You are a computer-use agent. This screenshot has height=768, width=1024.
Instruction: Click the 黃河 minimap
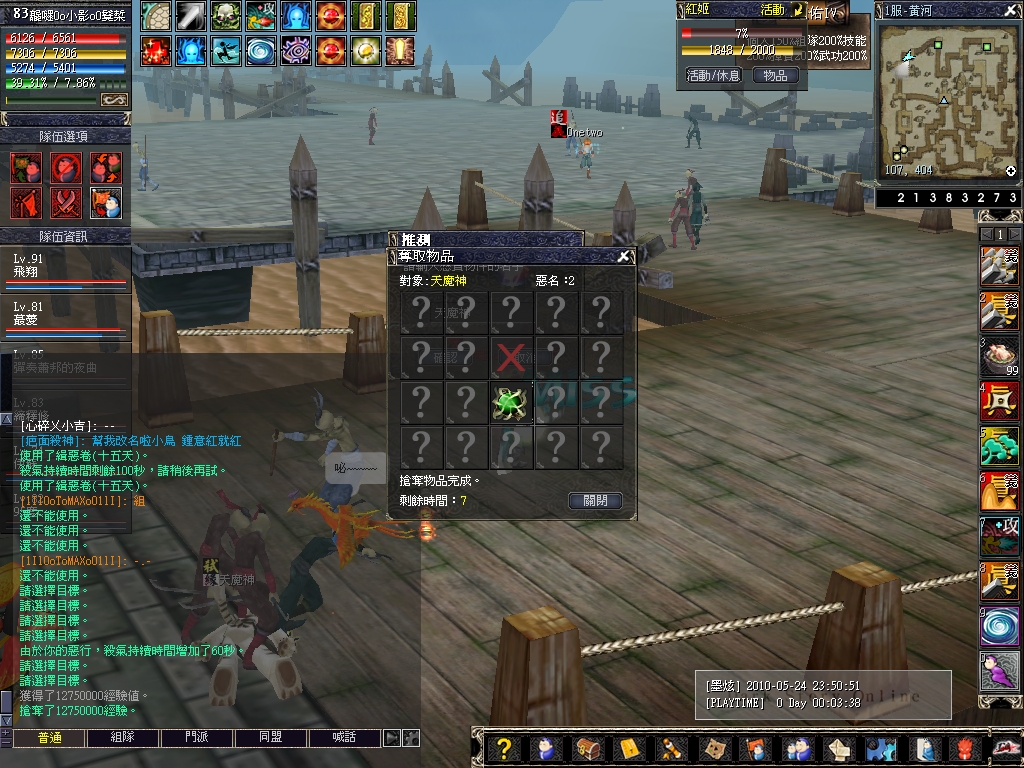947,97
